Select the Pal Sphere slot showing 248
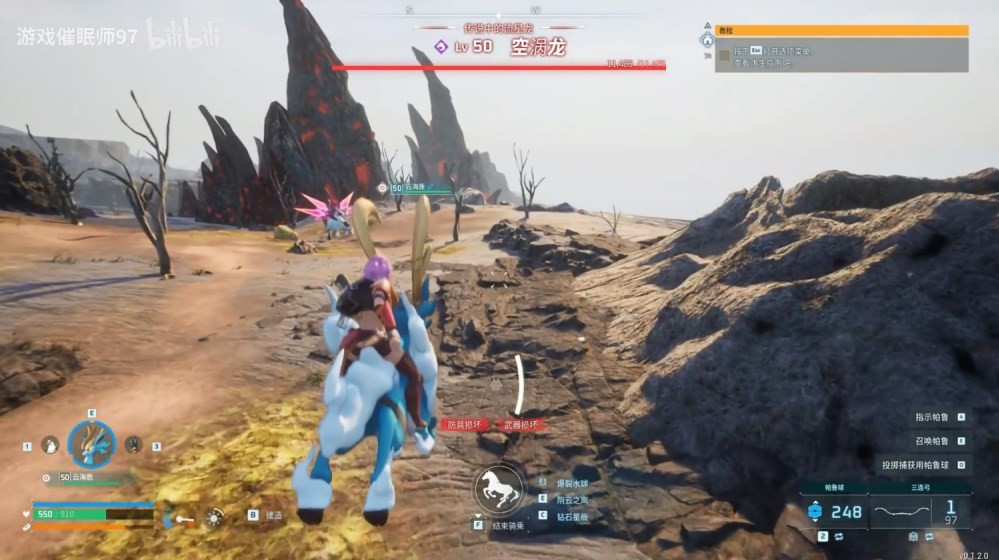Viewport: 999px width, 560px height. pos(834,512)
